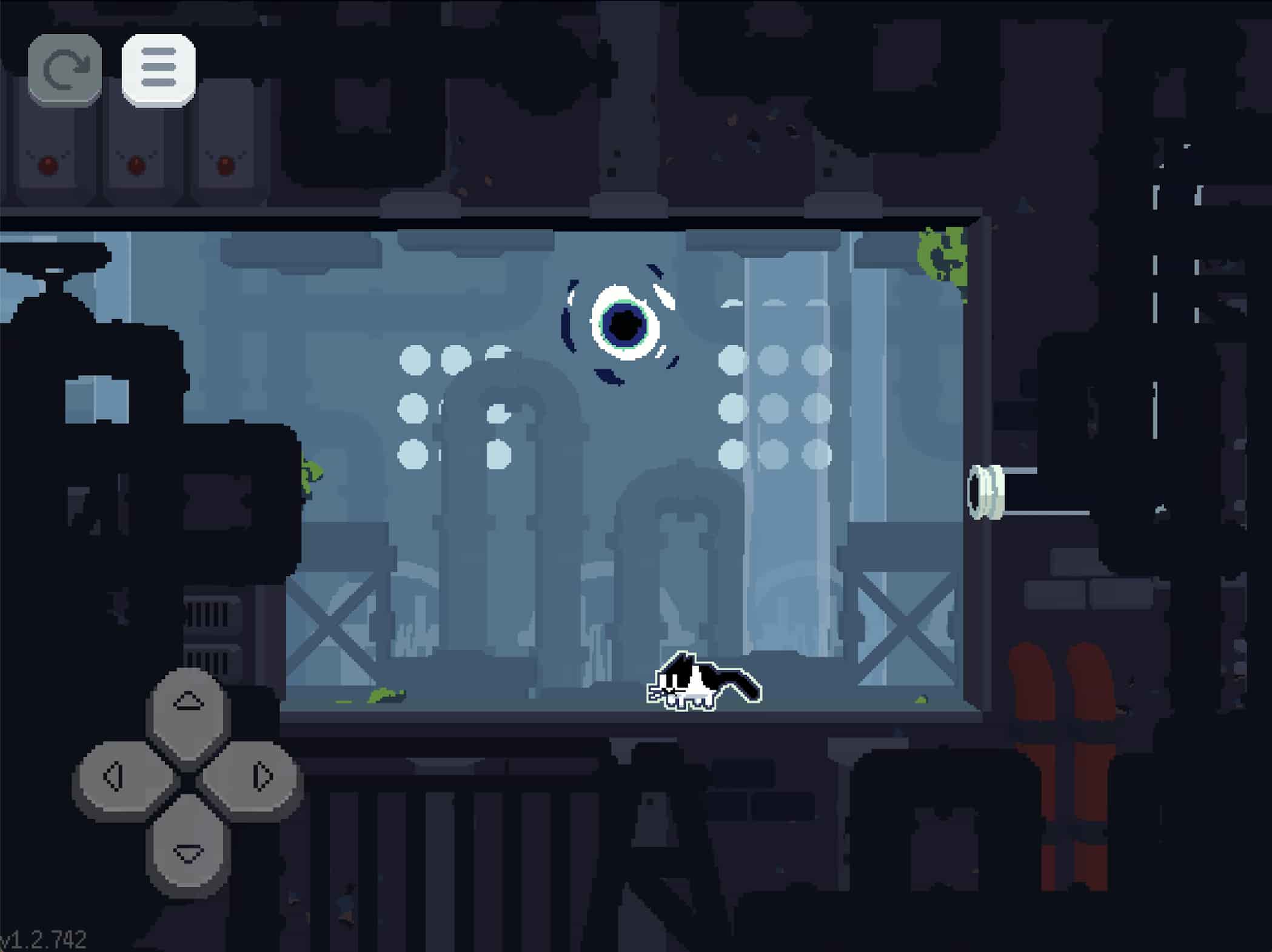Click the restart level arrow button
1272x952 pixels.
coord(65,70)
